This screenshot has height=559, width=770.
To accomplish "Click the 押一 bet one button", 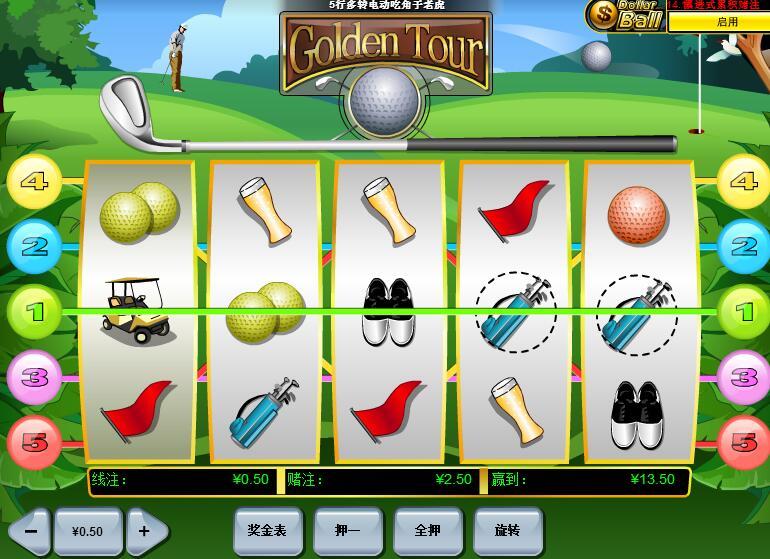I will click(x=347, y=530).
